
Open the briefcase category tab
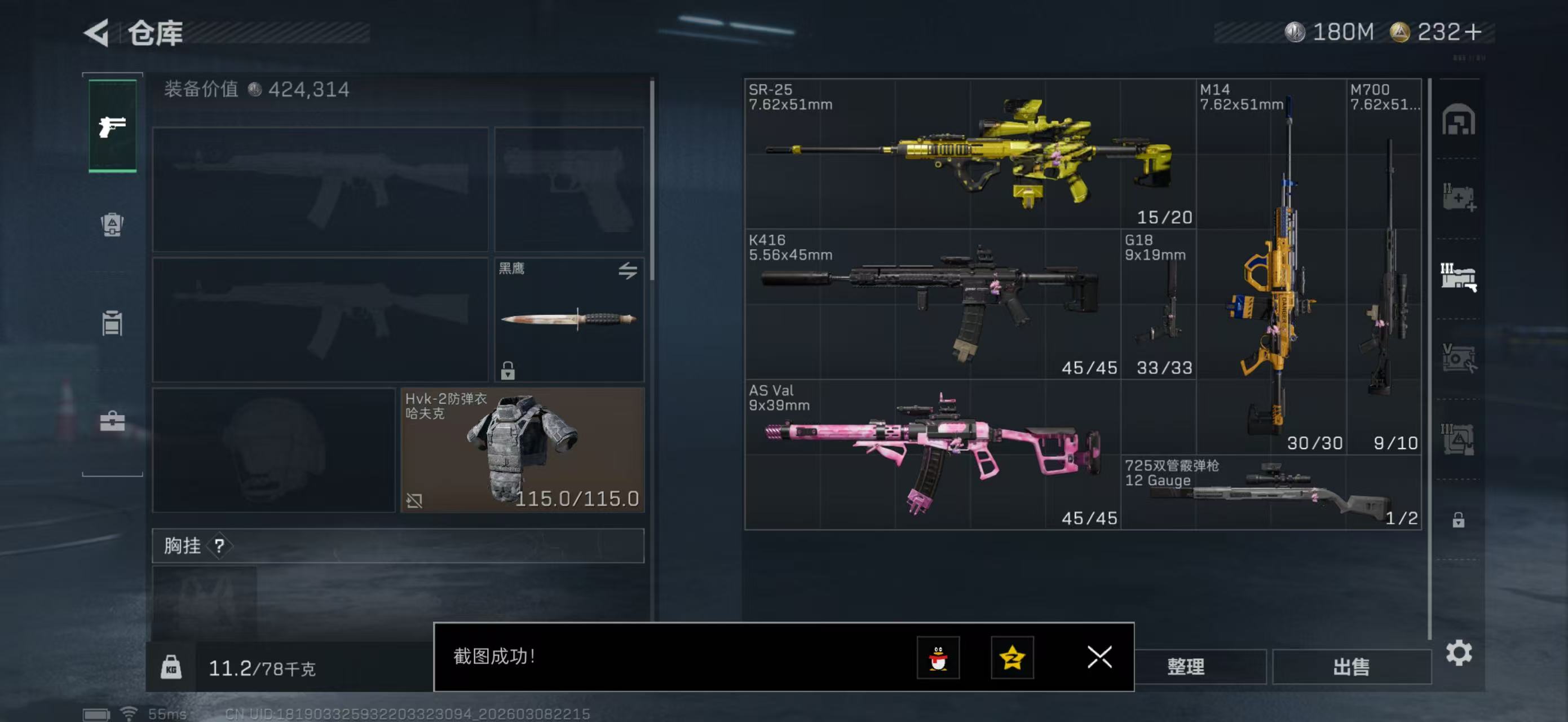click(x=113, y=421)
